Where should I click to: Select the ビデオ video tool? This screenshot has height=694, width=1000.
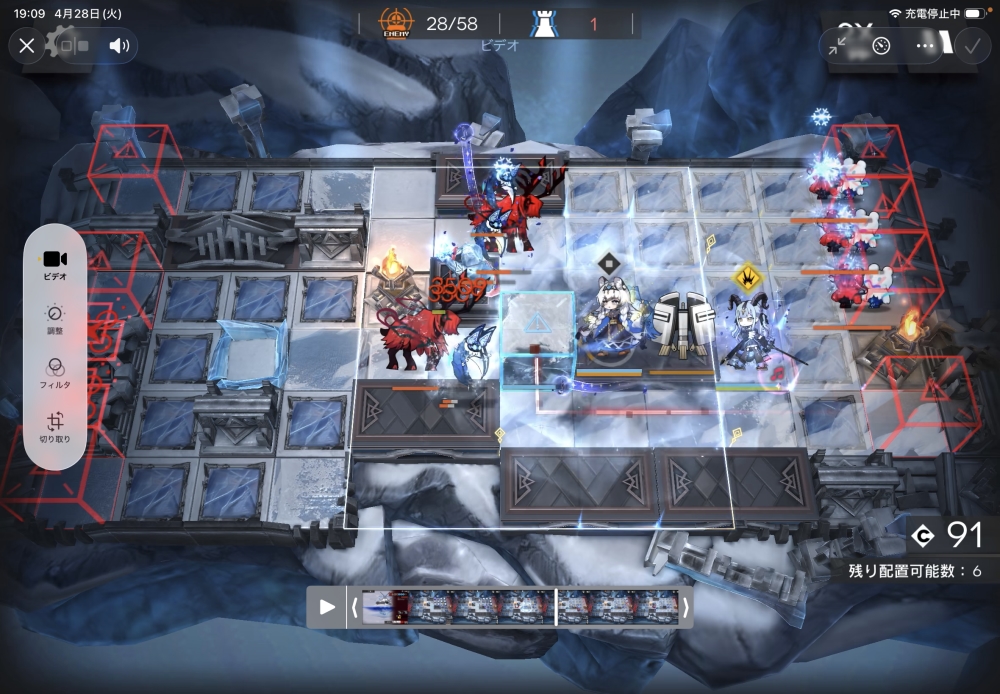click(x=55, y=264)
